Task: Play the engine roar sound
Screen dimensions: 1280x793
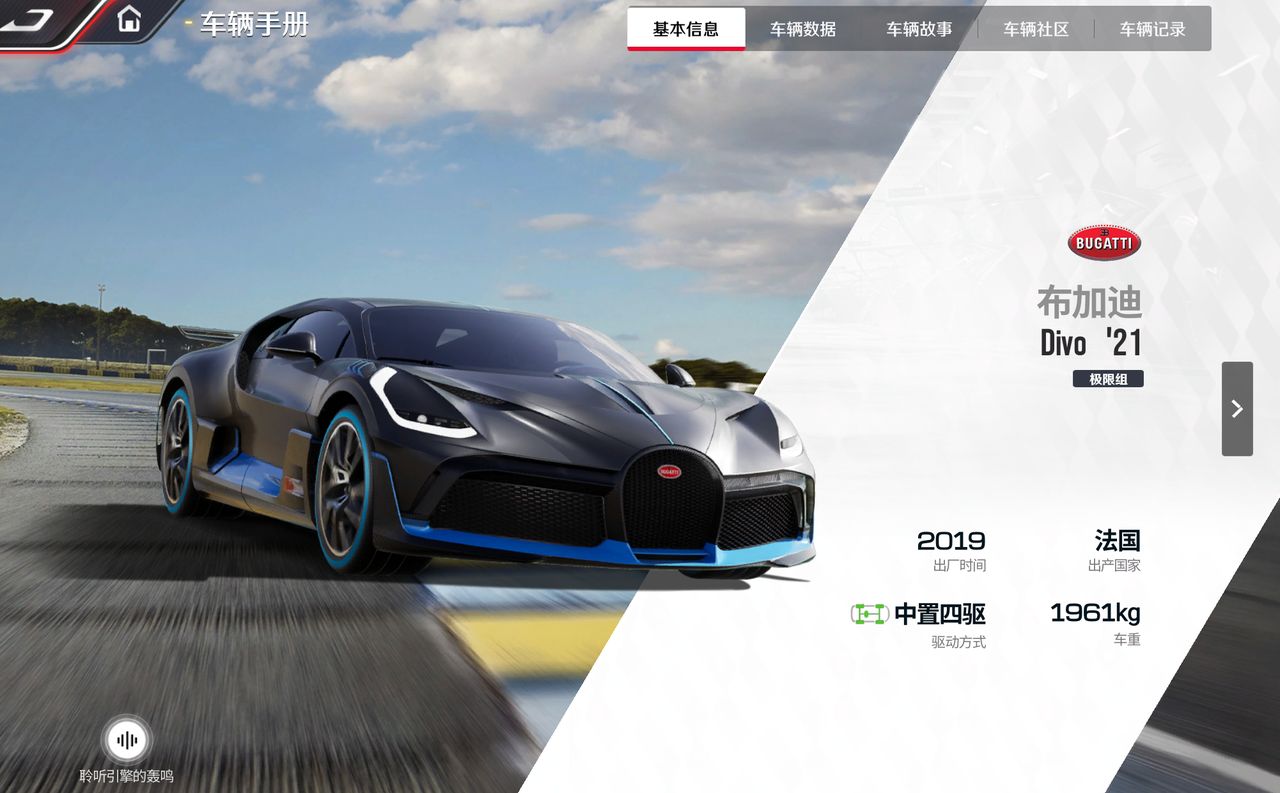Action: [127, 741]
